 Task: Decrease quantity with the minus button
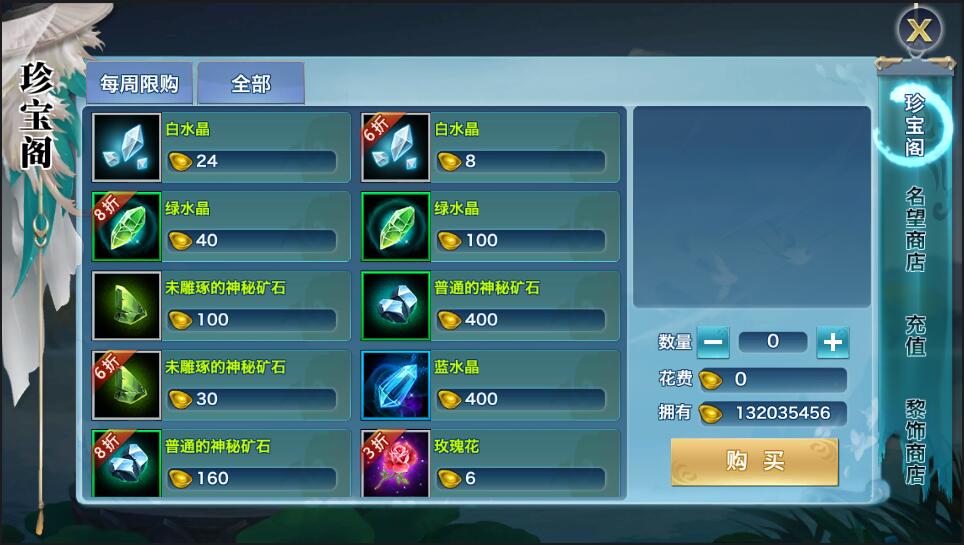tap(713, 342)
